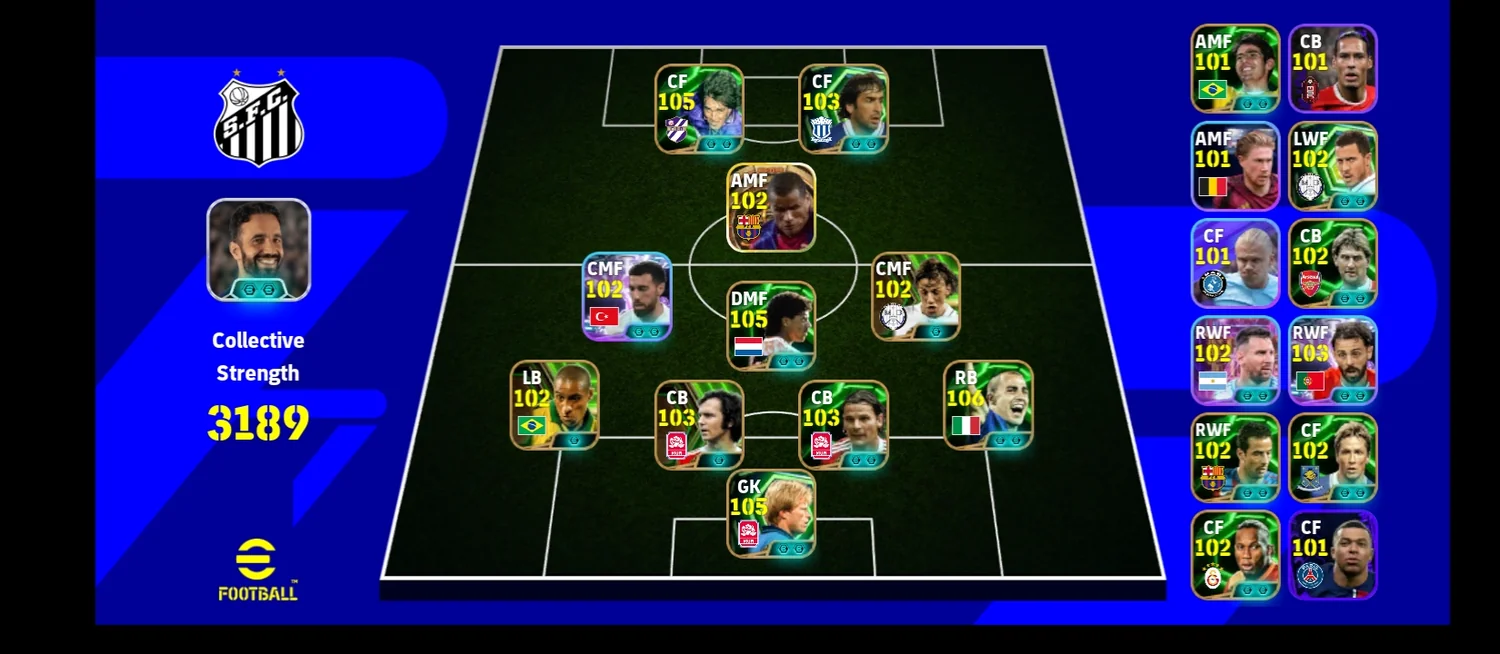Select the CB 102 Arsenal substitute card
This screenshot has width=1500, height=654.
coord(1333,263)
